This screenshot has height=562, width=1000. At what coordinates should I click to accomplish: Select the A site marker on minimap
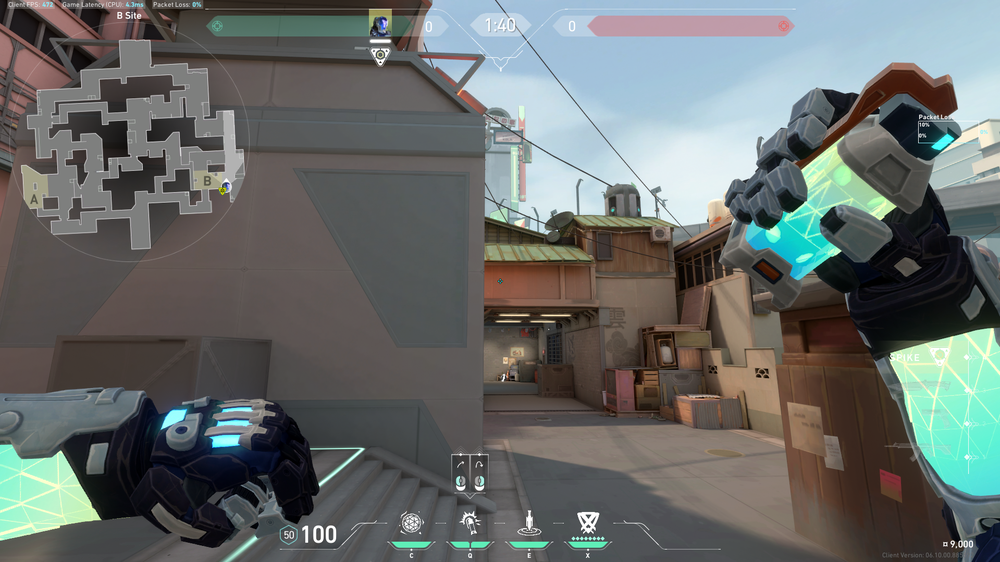35,199
